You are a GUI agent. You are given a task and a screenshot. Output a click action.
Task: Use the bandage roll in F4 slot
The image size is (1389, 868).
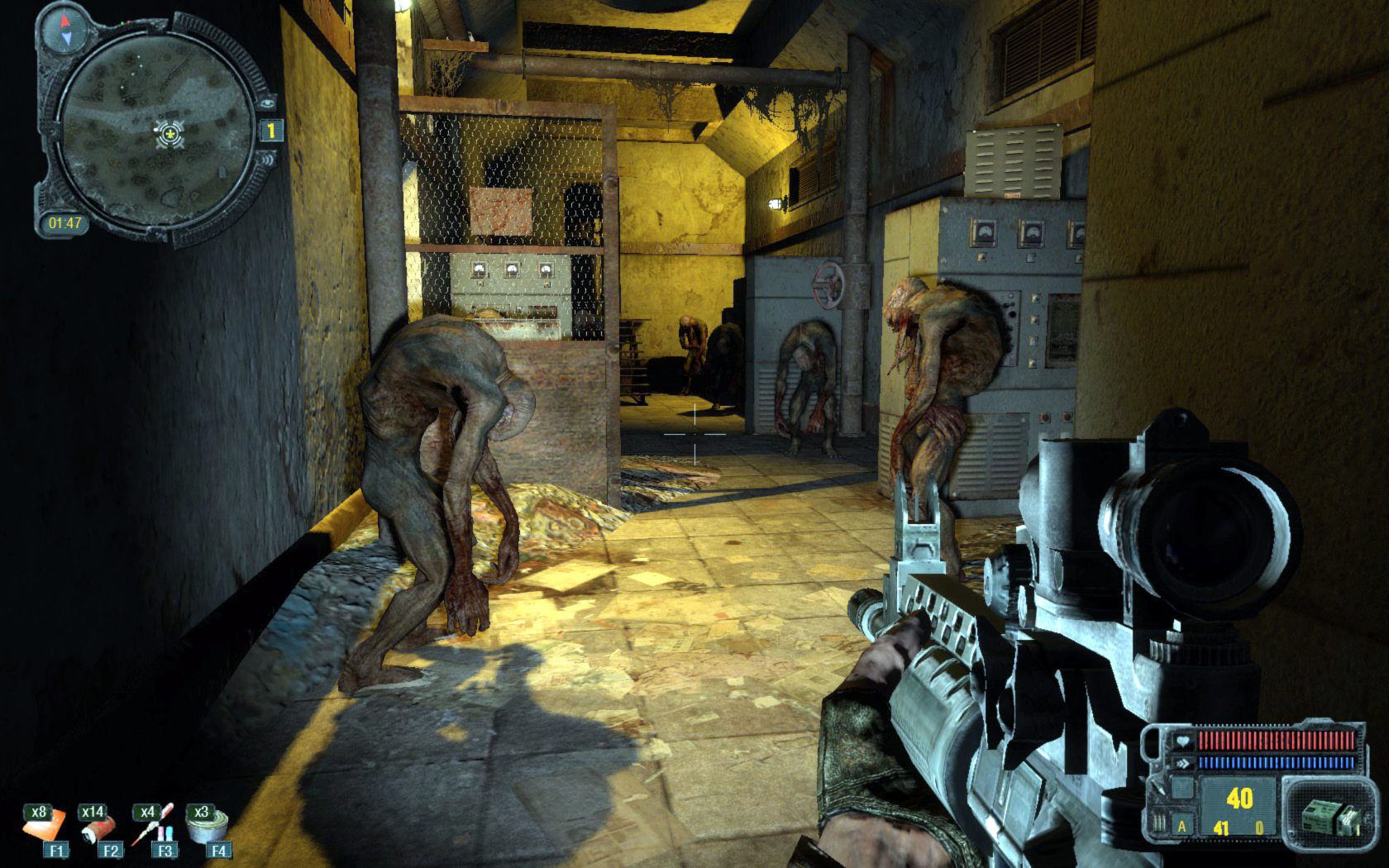207,828
